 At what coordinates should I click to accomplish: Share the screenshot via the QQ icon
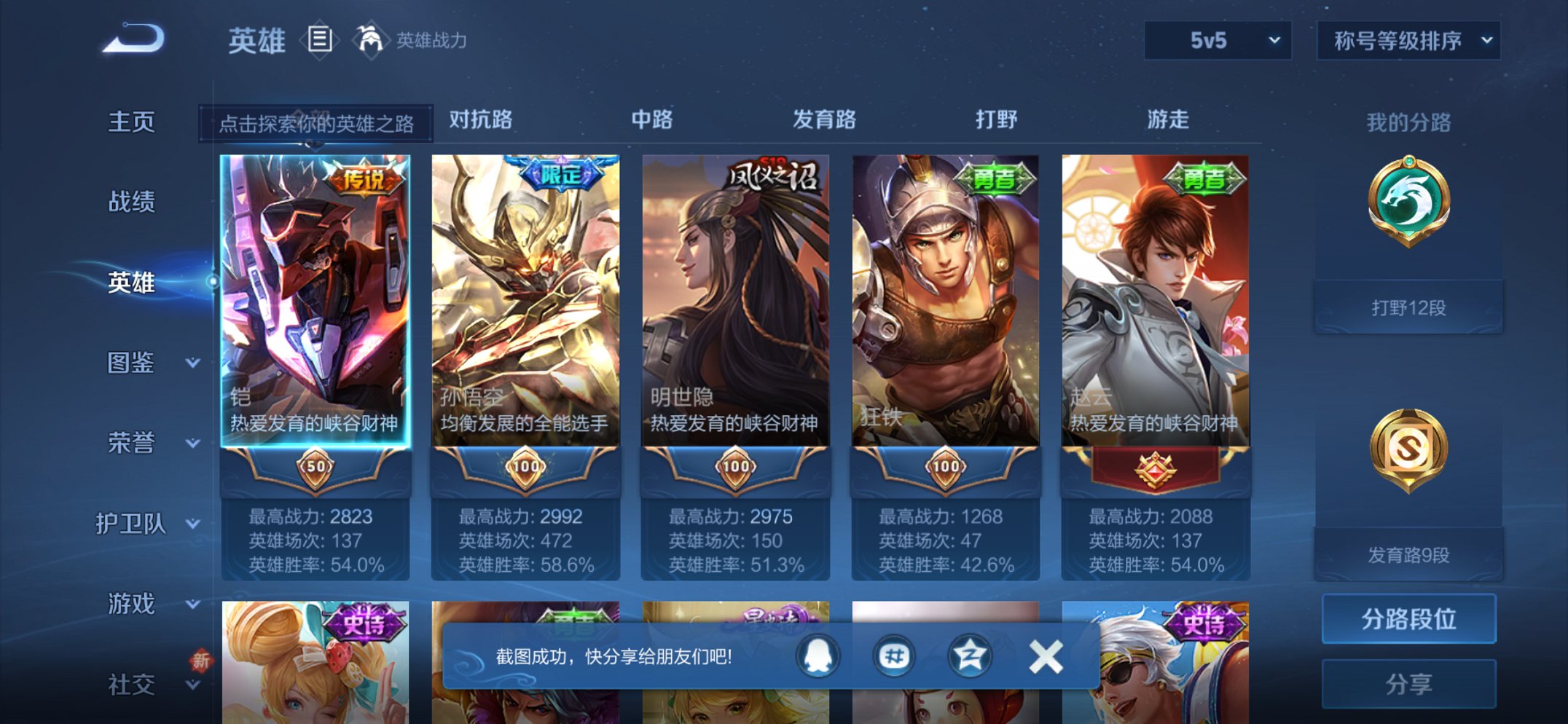[x=816, y=655]
